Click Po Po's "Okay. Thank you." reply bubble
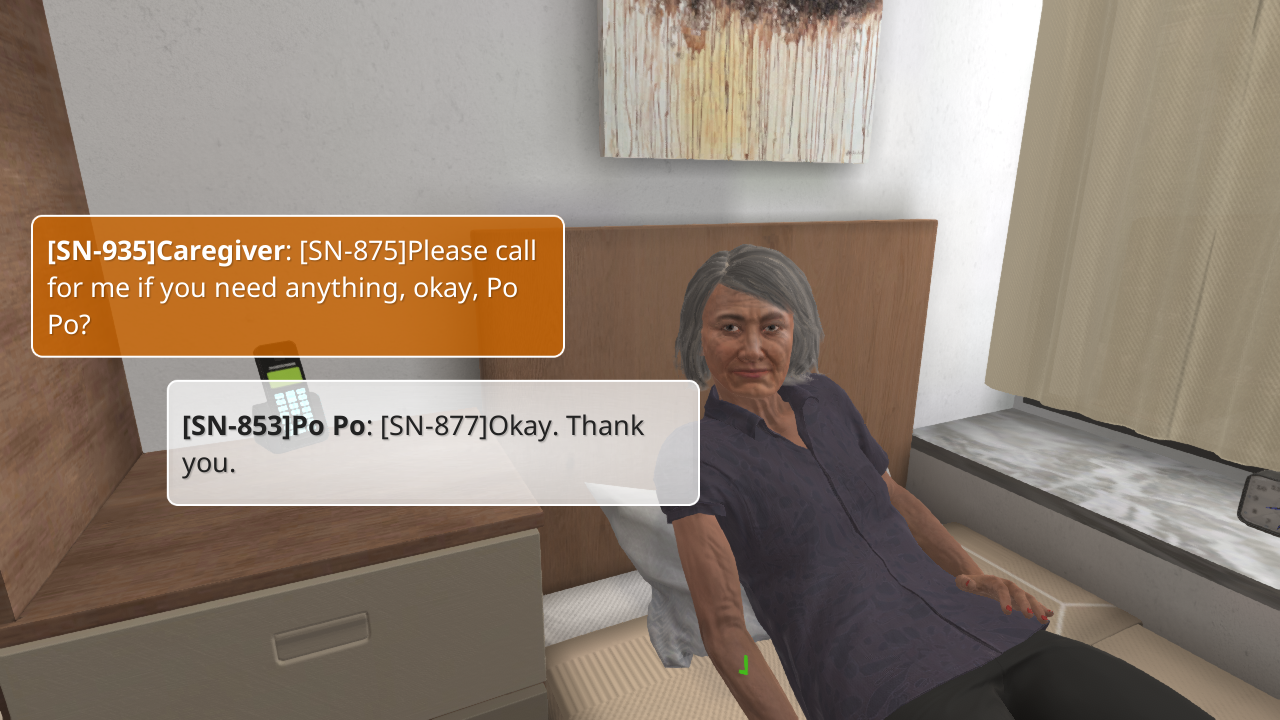This screenshot has width=1280, height=720. point(433,443)
